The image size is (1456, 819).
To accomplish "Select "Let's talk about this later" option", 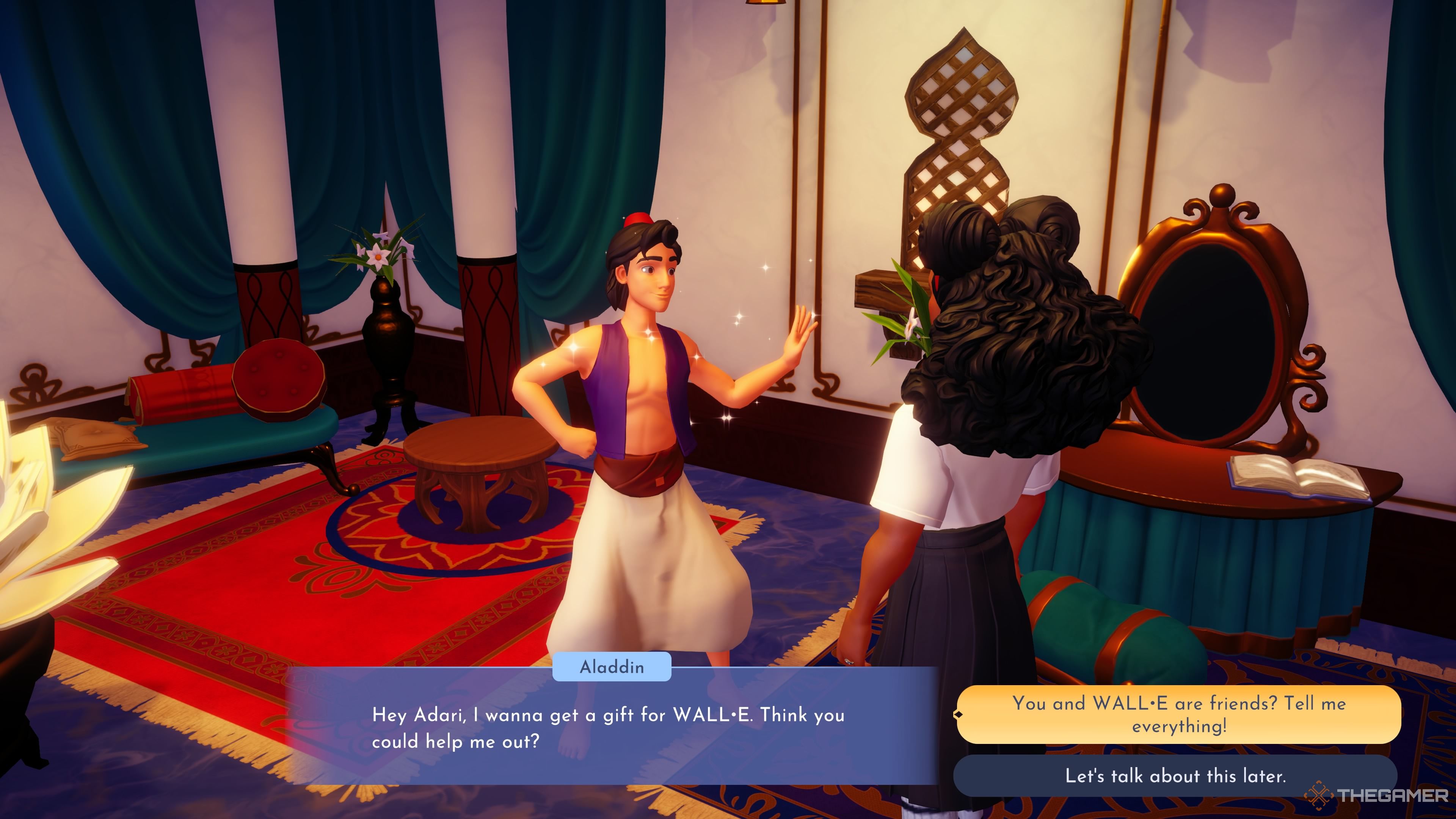I will [x=1175, y=775].
